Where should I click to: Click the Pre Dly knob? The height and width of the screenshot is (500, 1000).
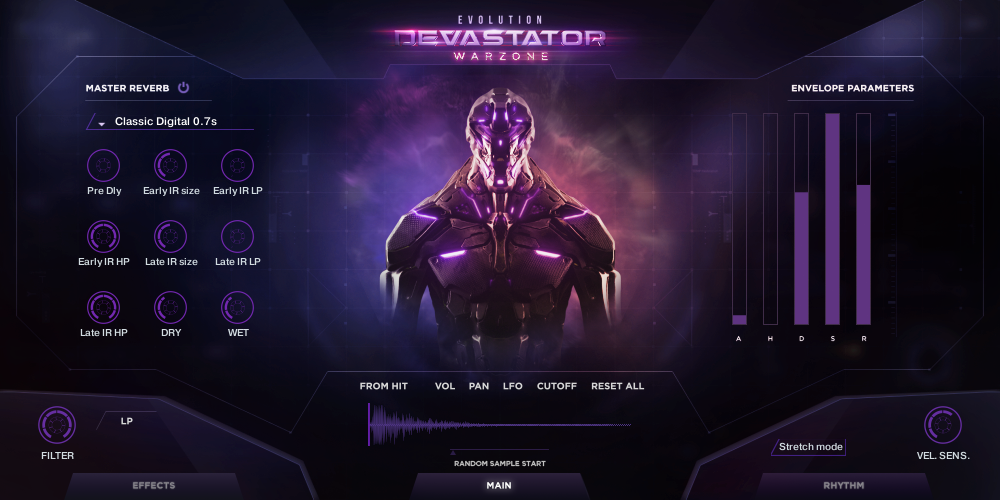(104, 165)
